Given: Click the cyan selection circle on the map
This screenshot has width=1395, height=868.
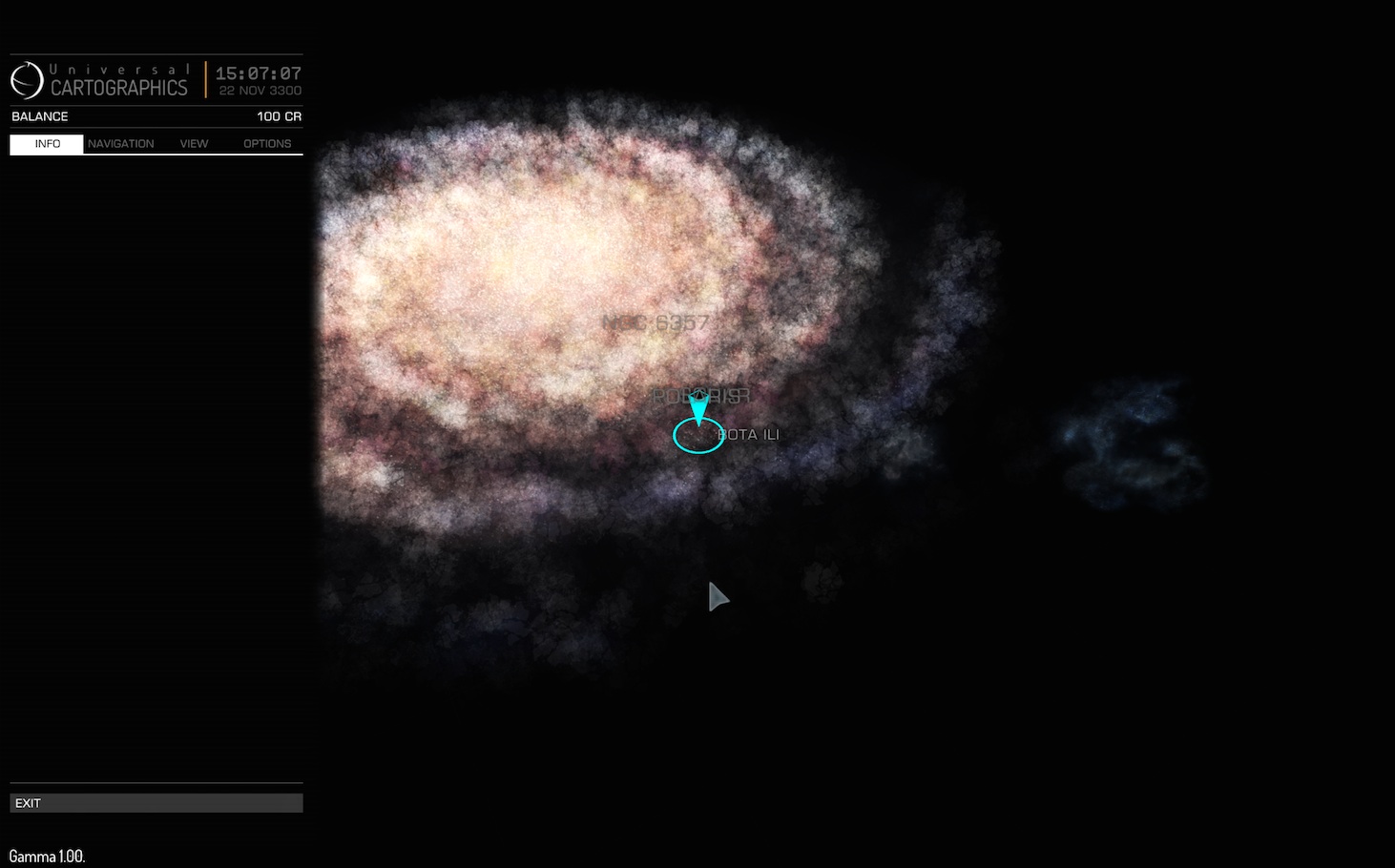Looking at the screenshot, I should [698, 438].
